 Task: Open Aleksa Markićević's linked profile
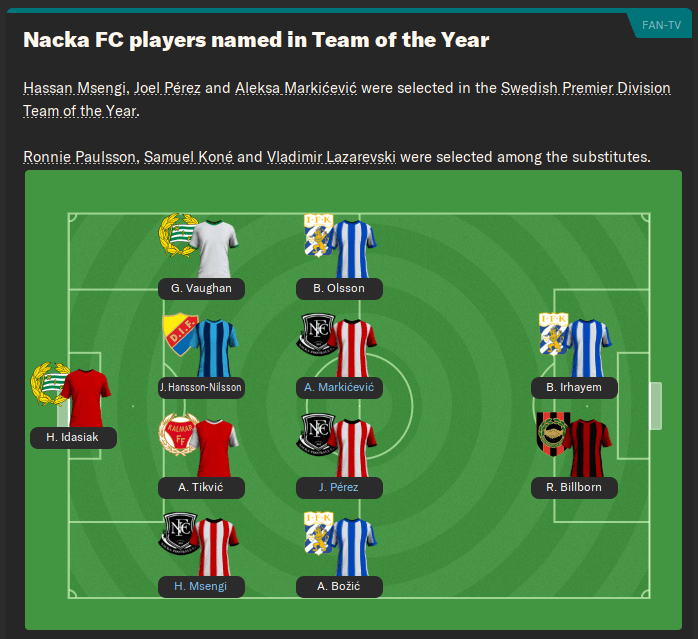296,88
